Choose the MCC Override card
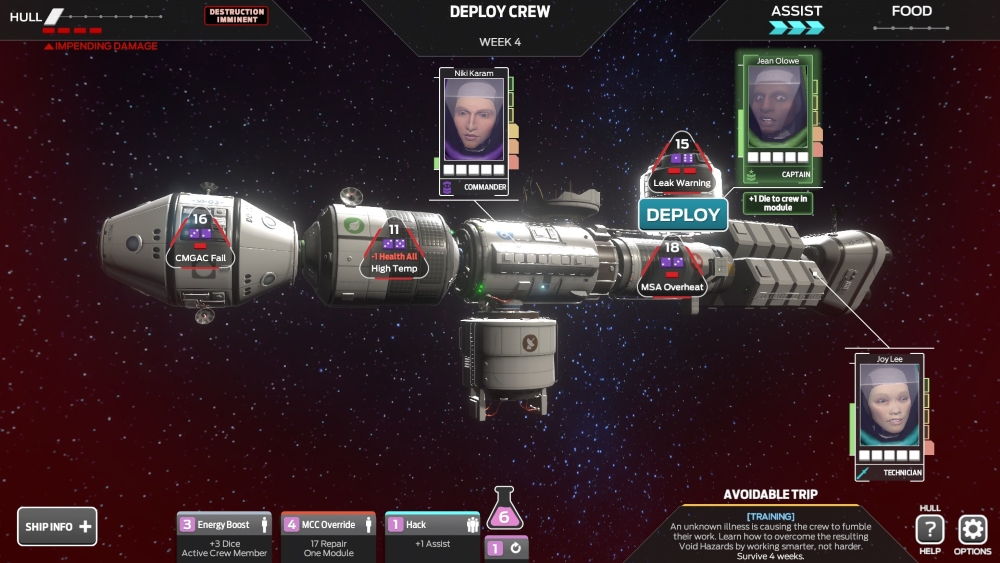Viewport: 1000px width, 563px height. click(x=328, y=536)
